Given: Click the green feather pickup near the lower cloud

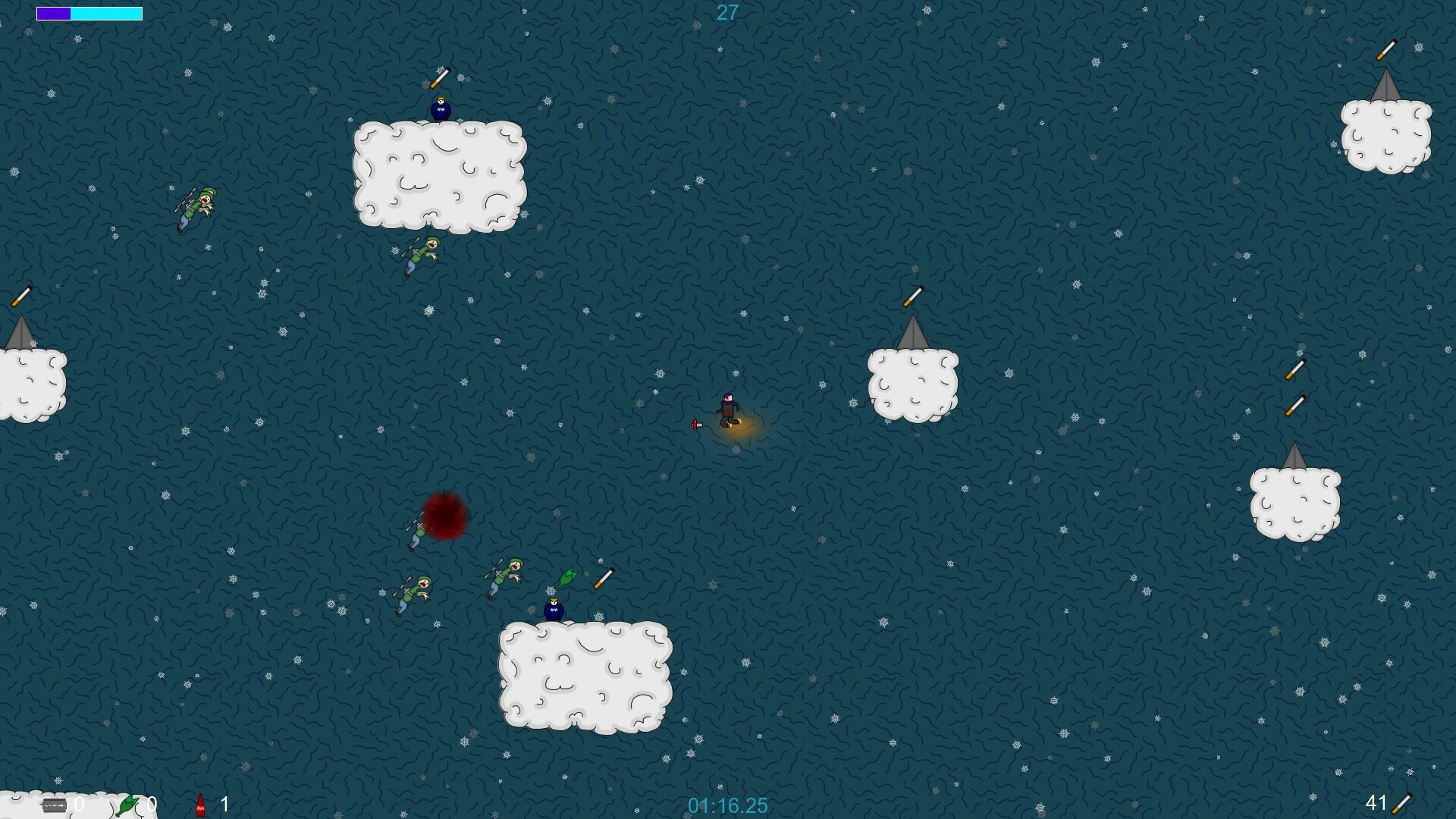Looking at the screenshot, I should [x=567, y=578].
